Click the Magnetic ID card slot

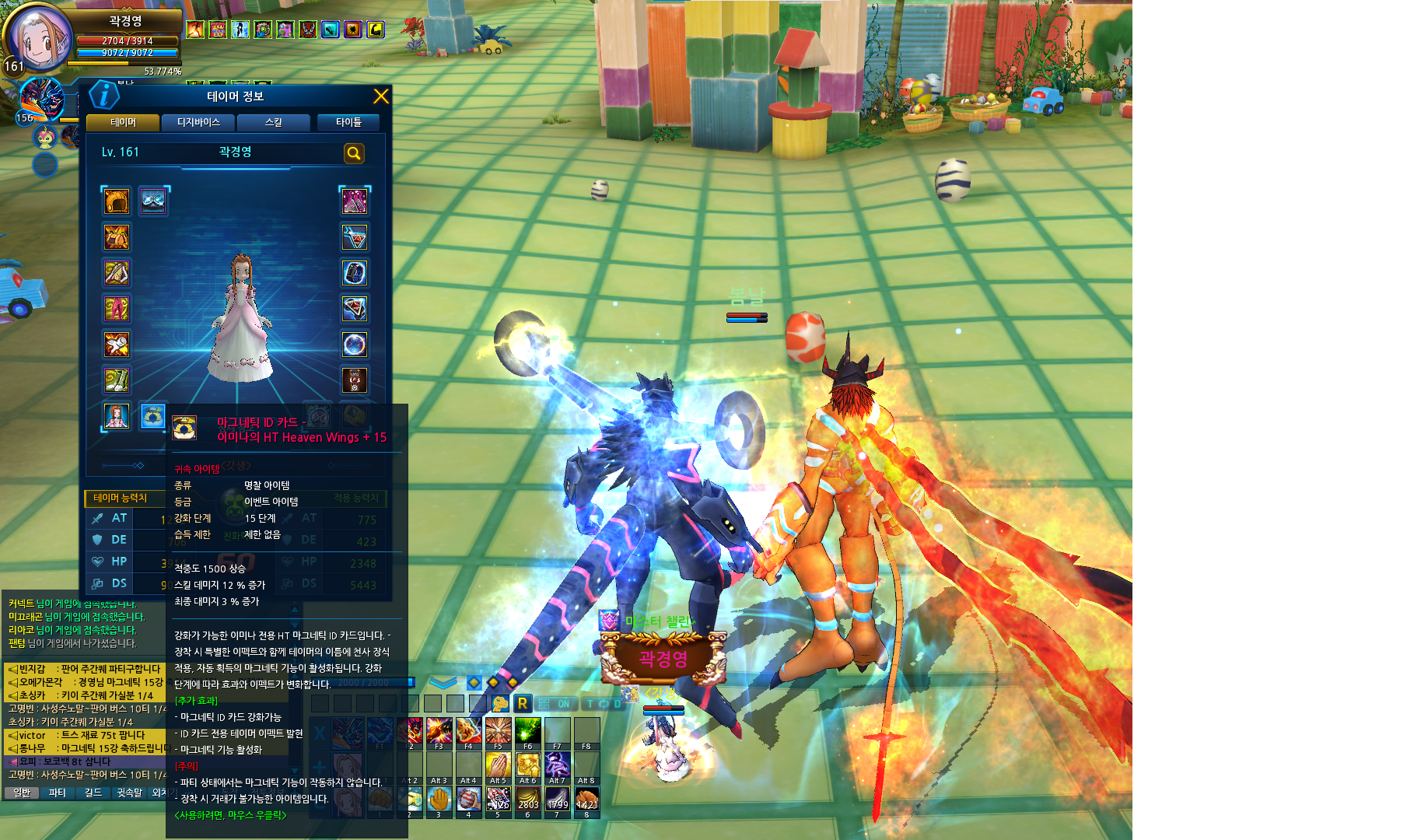[x=153, y=416]
